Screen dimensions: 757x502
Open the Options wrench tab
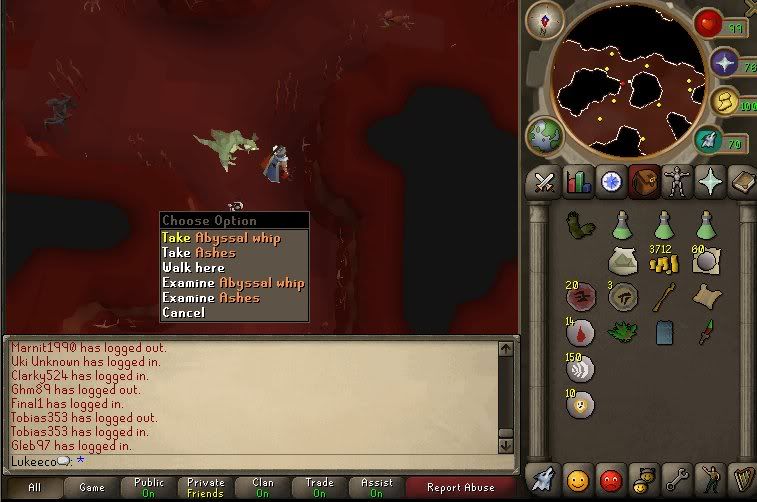coord(678,478)
